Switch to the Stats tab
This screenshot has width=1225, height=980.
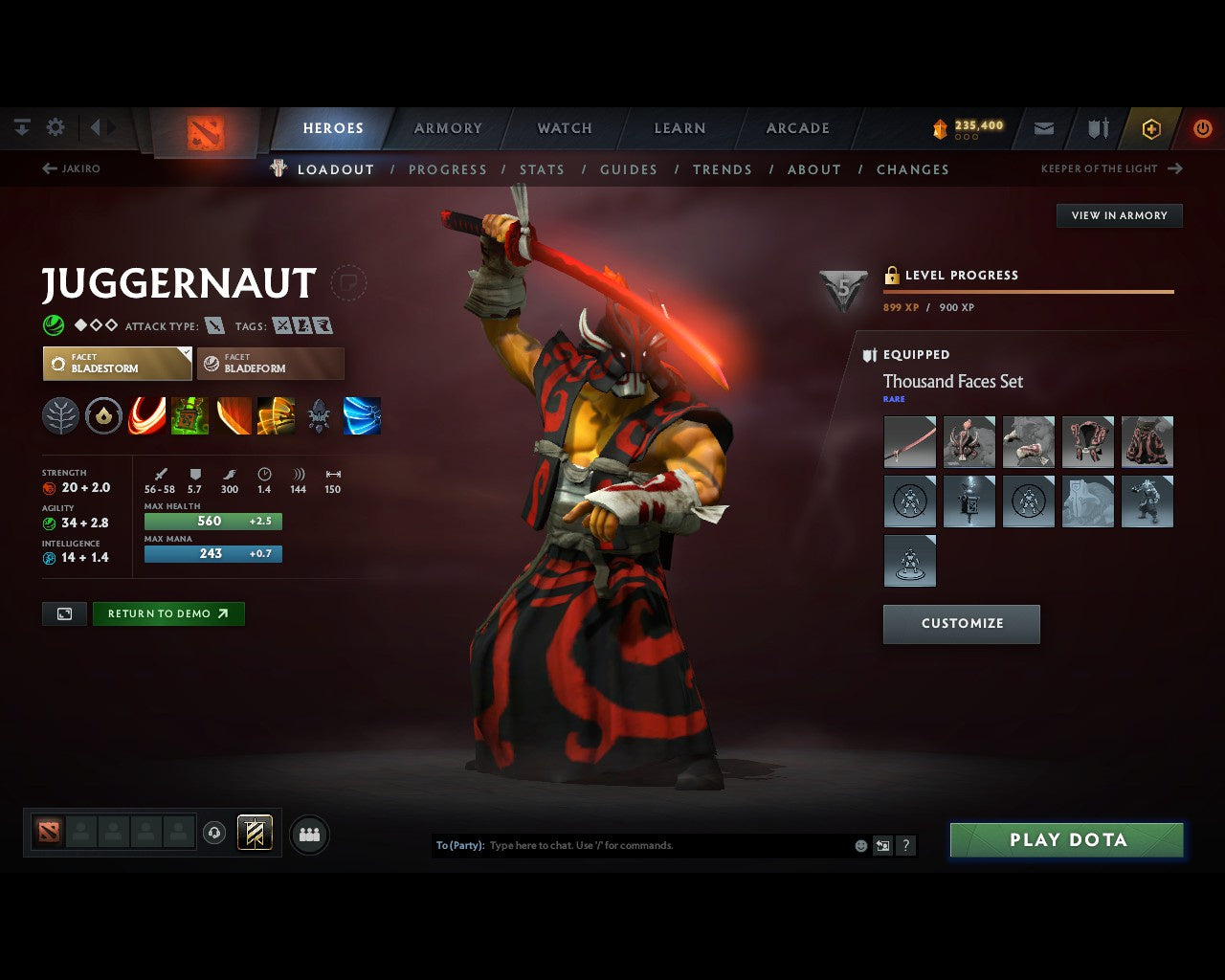(x=542, y=169)
